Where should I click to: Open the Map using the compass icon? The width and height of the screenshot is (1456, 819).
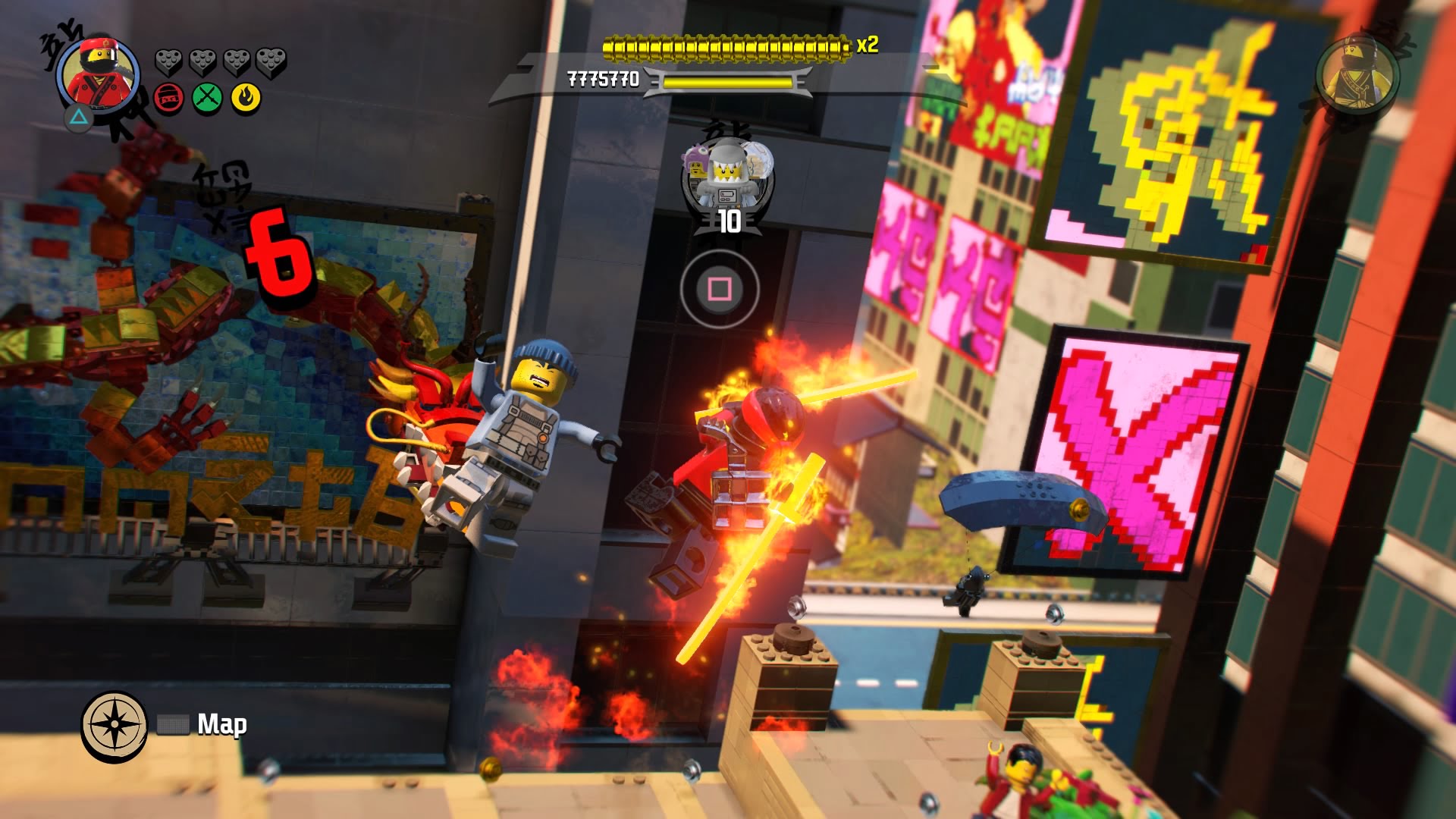click(115, 724)
